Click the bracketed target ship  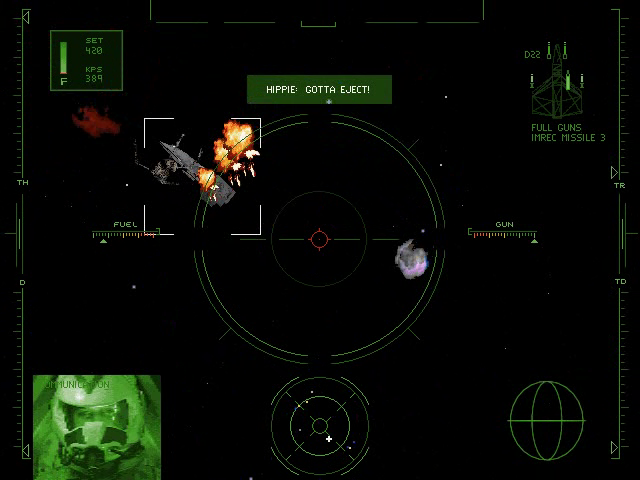202,176
